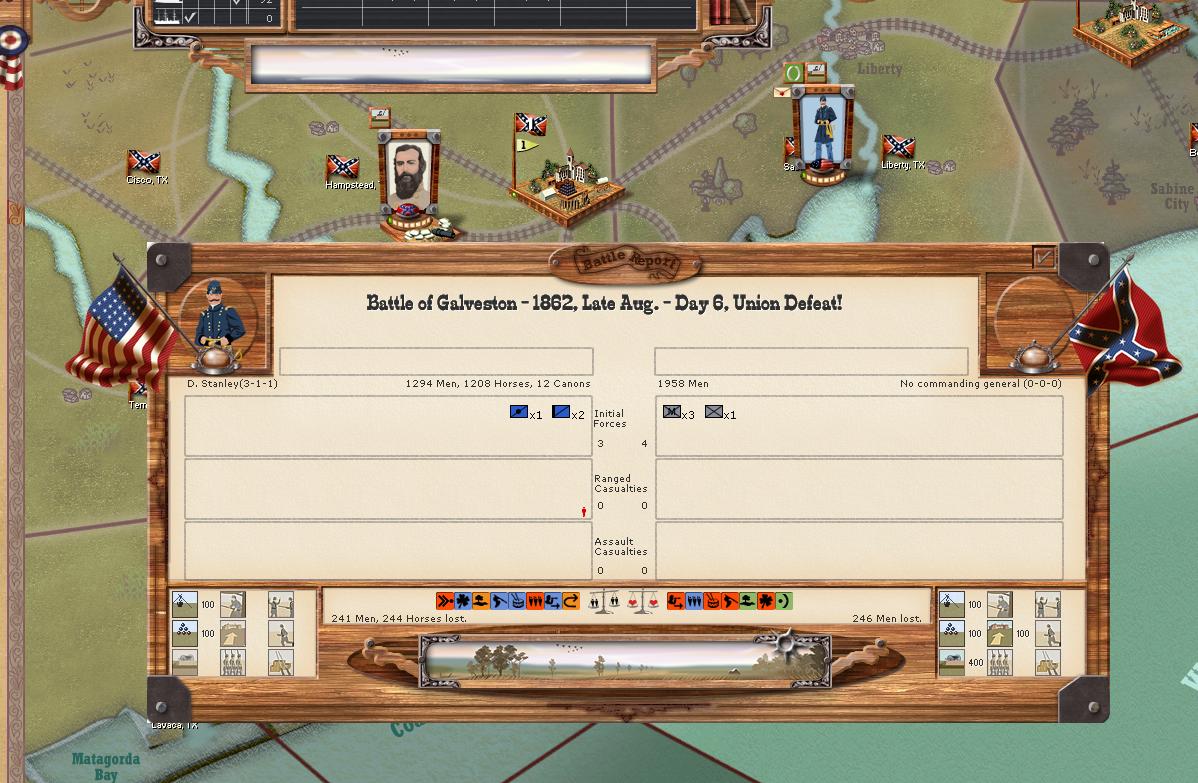Click the Confederate flag at Liberty, TX

point(898,147)
